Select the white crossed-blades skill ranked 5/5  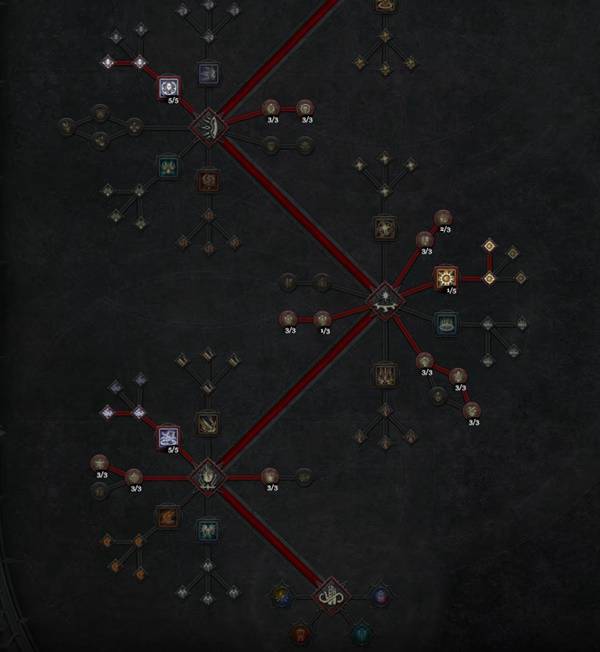(168, 436)
